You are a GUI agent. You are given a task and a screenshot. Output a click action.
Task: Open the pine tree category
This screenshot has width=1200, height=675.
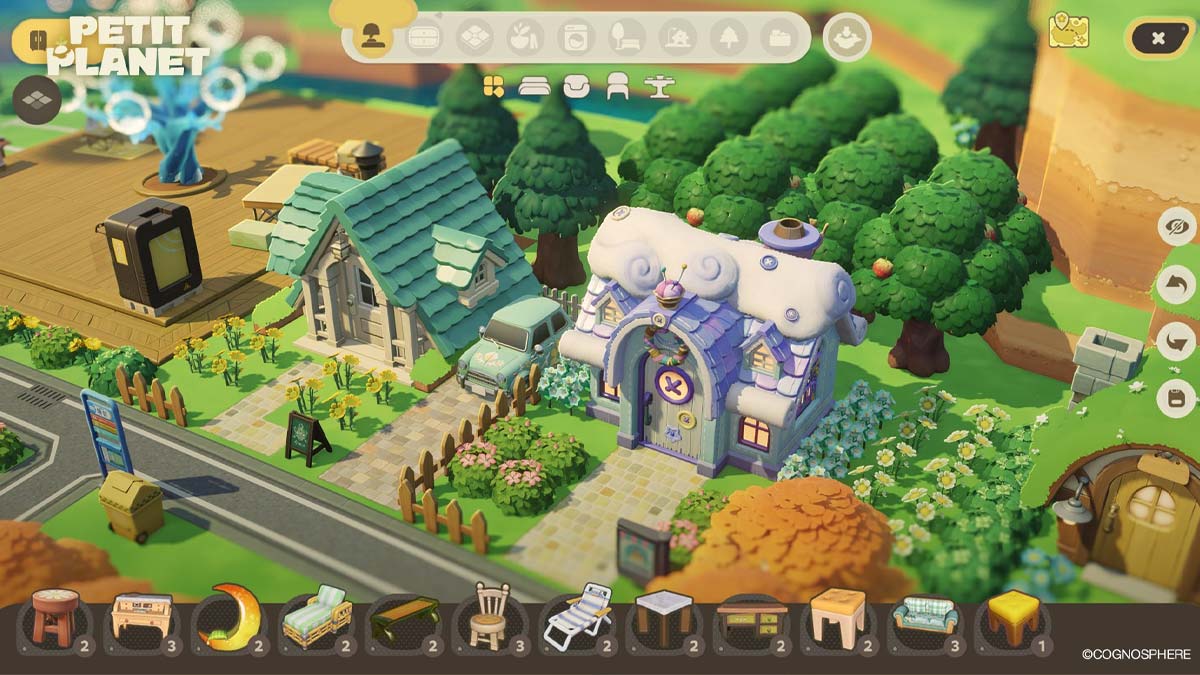(728, 38)
